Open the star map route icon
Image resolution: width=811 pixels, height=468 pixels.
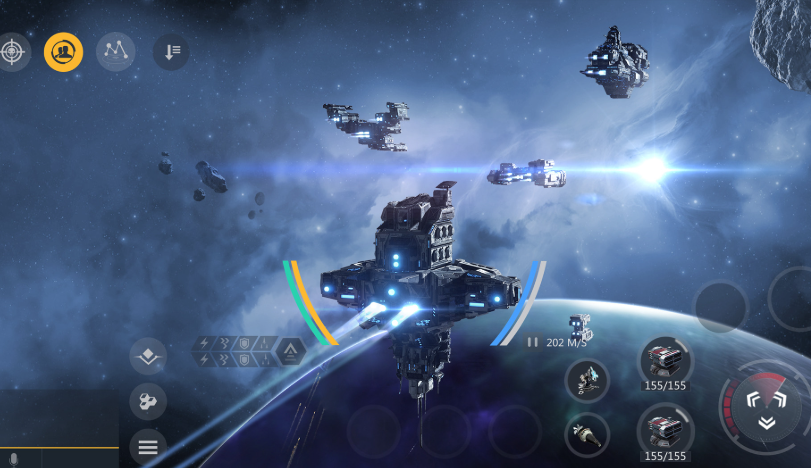pos(116,51)
